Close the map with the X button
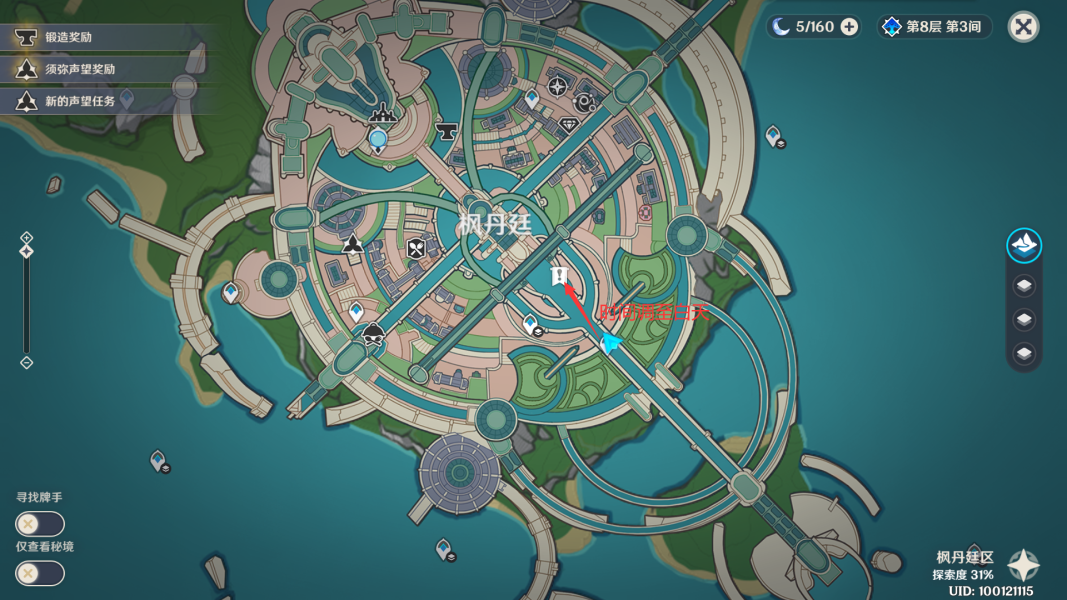This screenshot has height=600, width=1067. pos(1023,27)
